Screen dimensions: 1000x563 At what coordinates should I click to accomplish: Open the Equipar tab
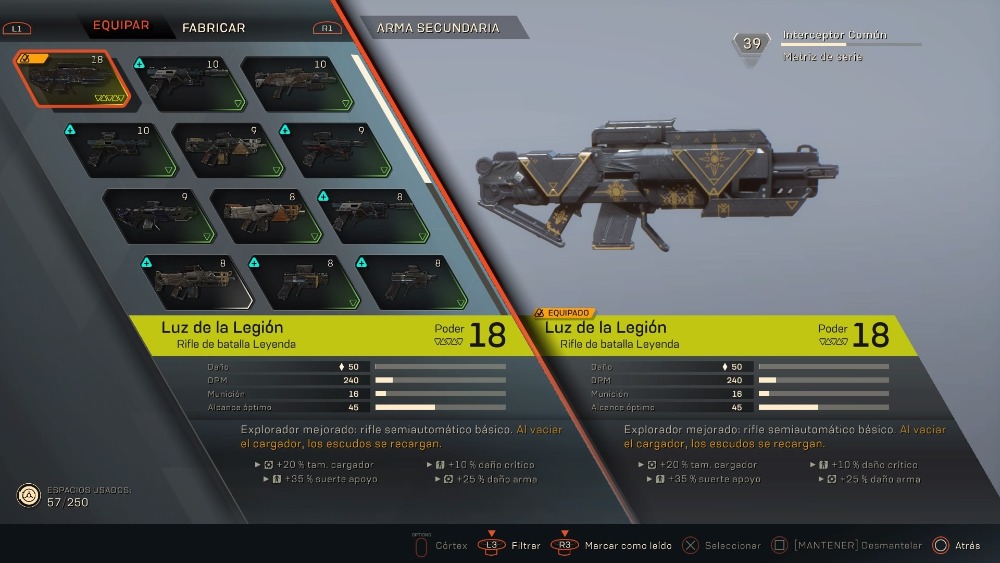point(121,26)
